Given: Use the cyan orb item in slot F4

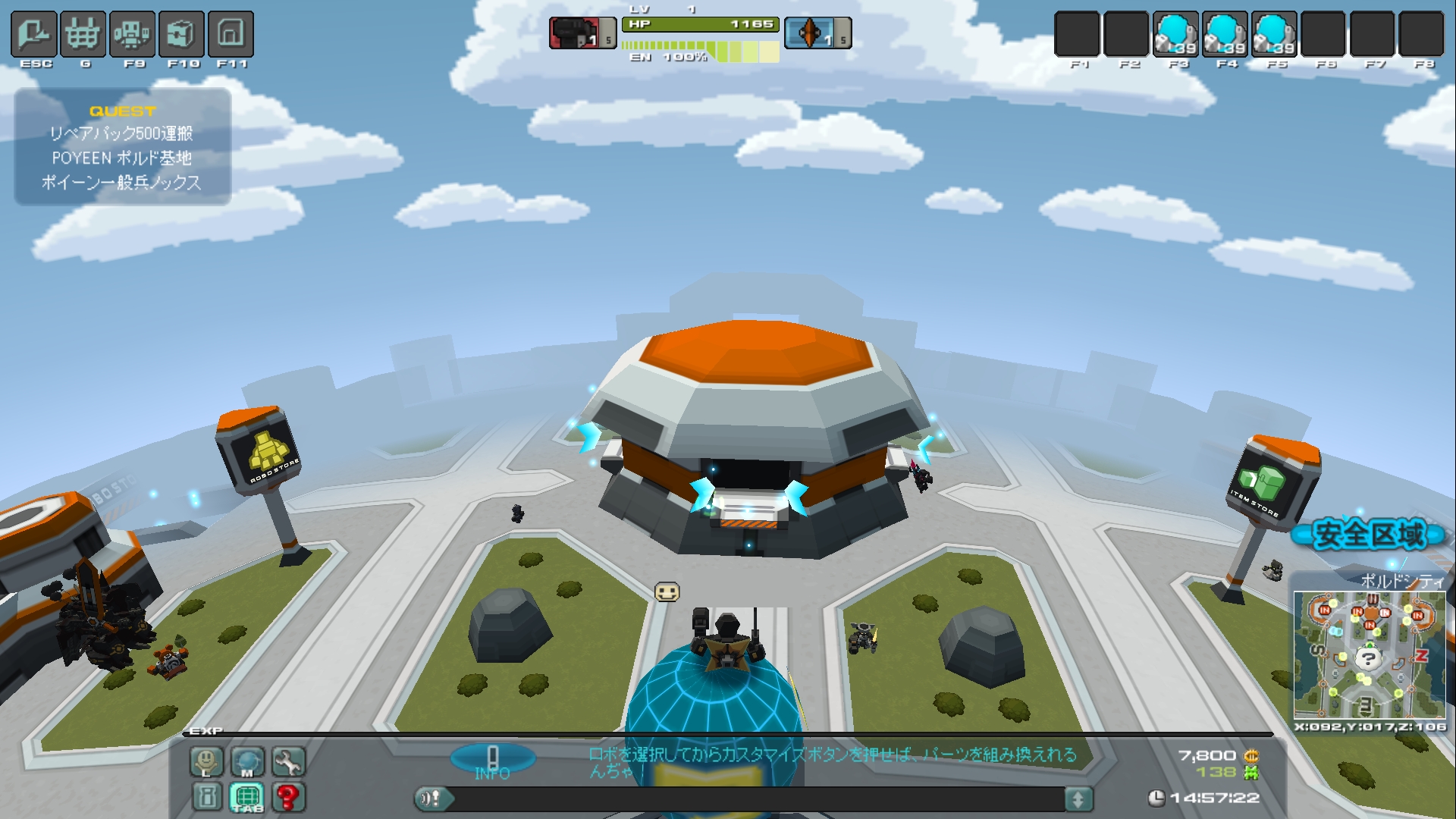Looking at the screenshot, I should 1225,35.
